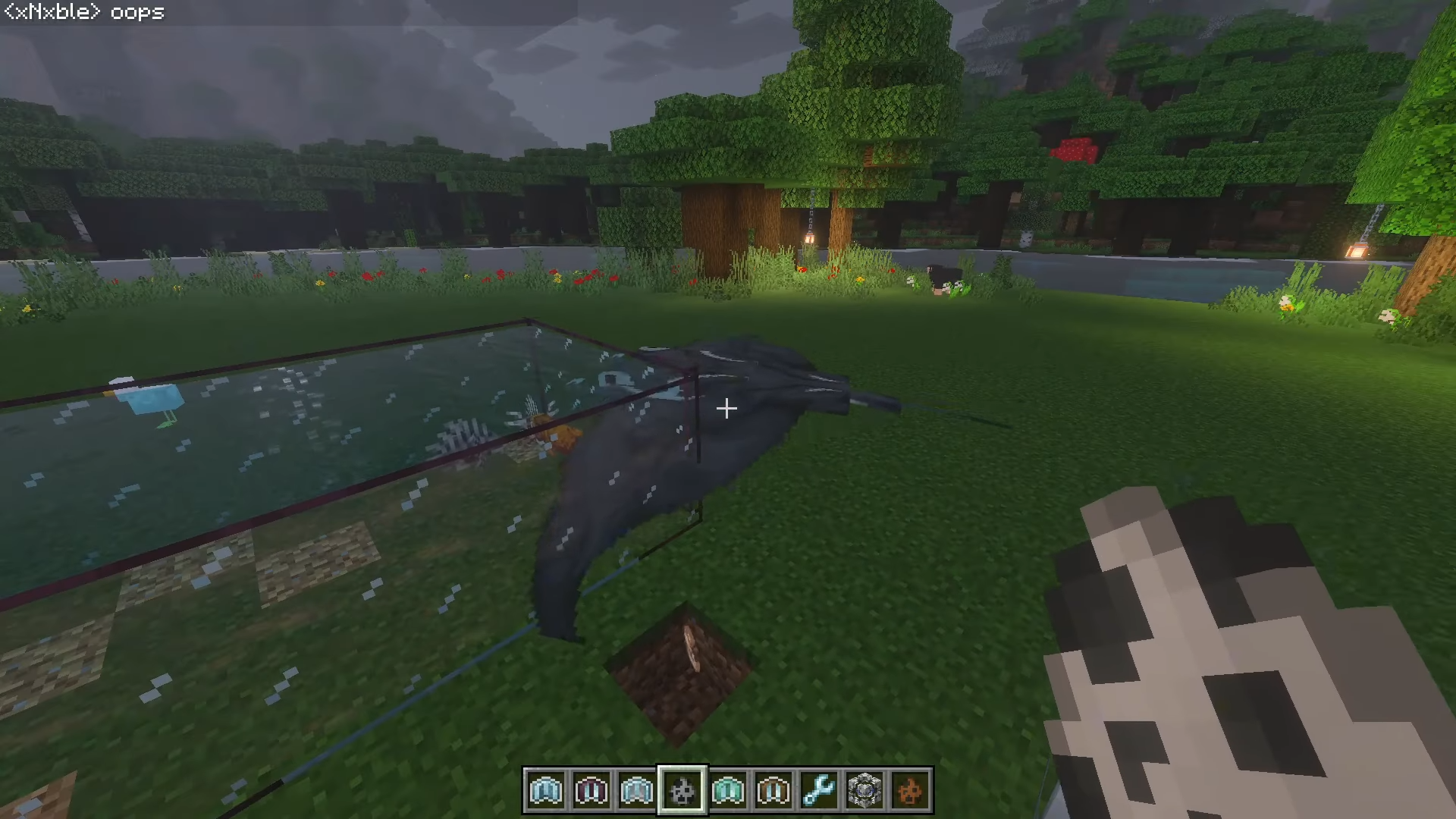Select the gray ornate block hotbar slot
Viewport: 1456px width, 819px height.
point(864,791)
